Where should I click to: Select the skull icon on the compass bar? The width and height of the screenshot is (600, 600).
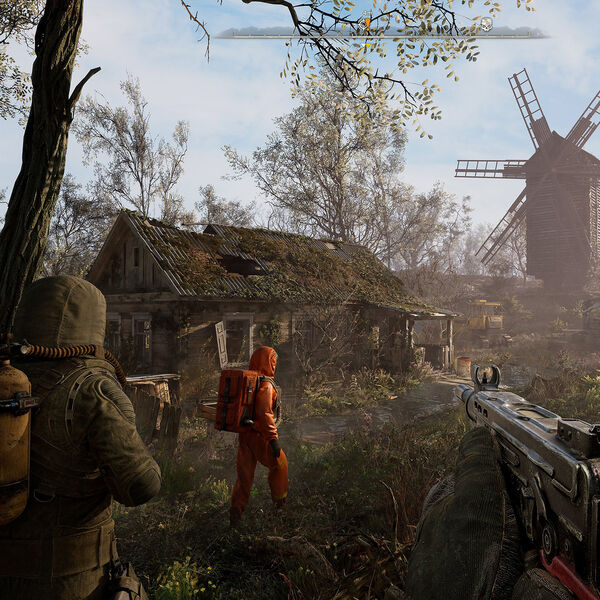point(486,23)
